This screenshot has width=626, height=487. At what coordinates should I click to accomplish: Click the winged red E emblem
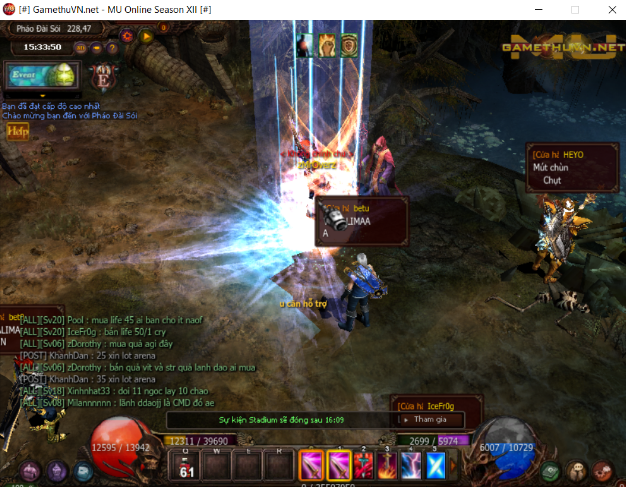[102, 75]
